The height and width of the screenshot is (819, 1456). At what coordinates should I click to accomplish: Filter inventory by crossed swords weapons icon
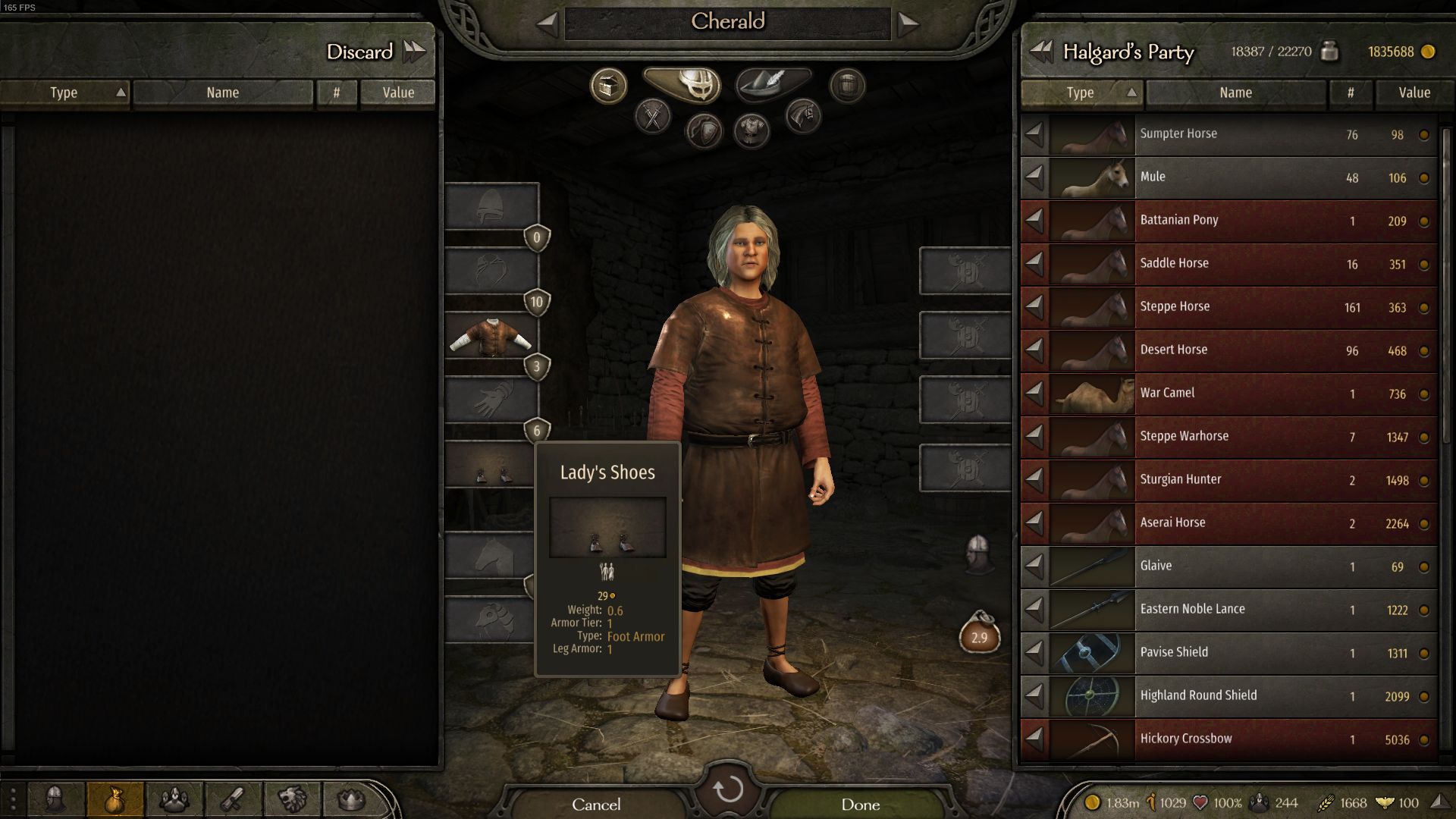click(653, 117)
